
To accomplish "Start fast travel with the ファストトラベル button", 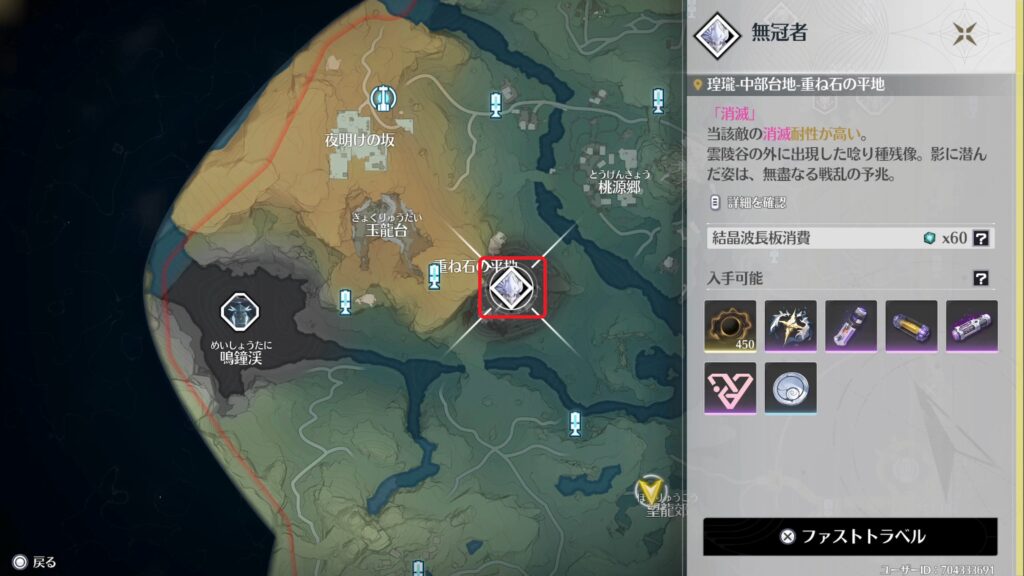I will [850, 536].
